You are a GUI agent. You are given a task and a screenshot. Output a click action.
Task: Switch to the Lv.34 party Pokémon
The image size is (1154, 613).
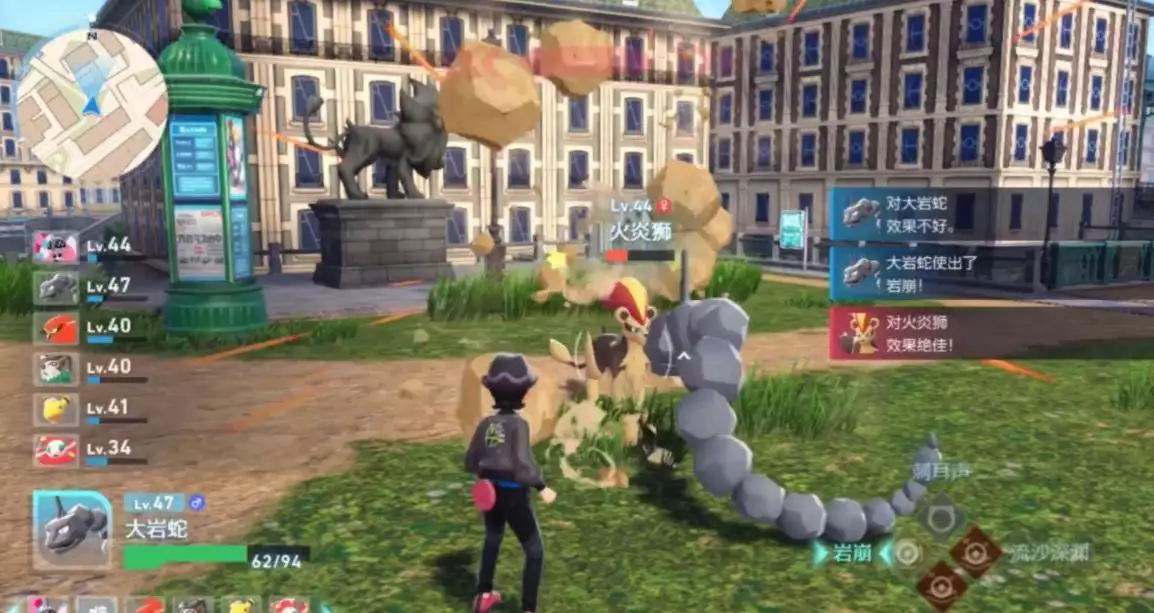[56, 450]
